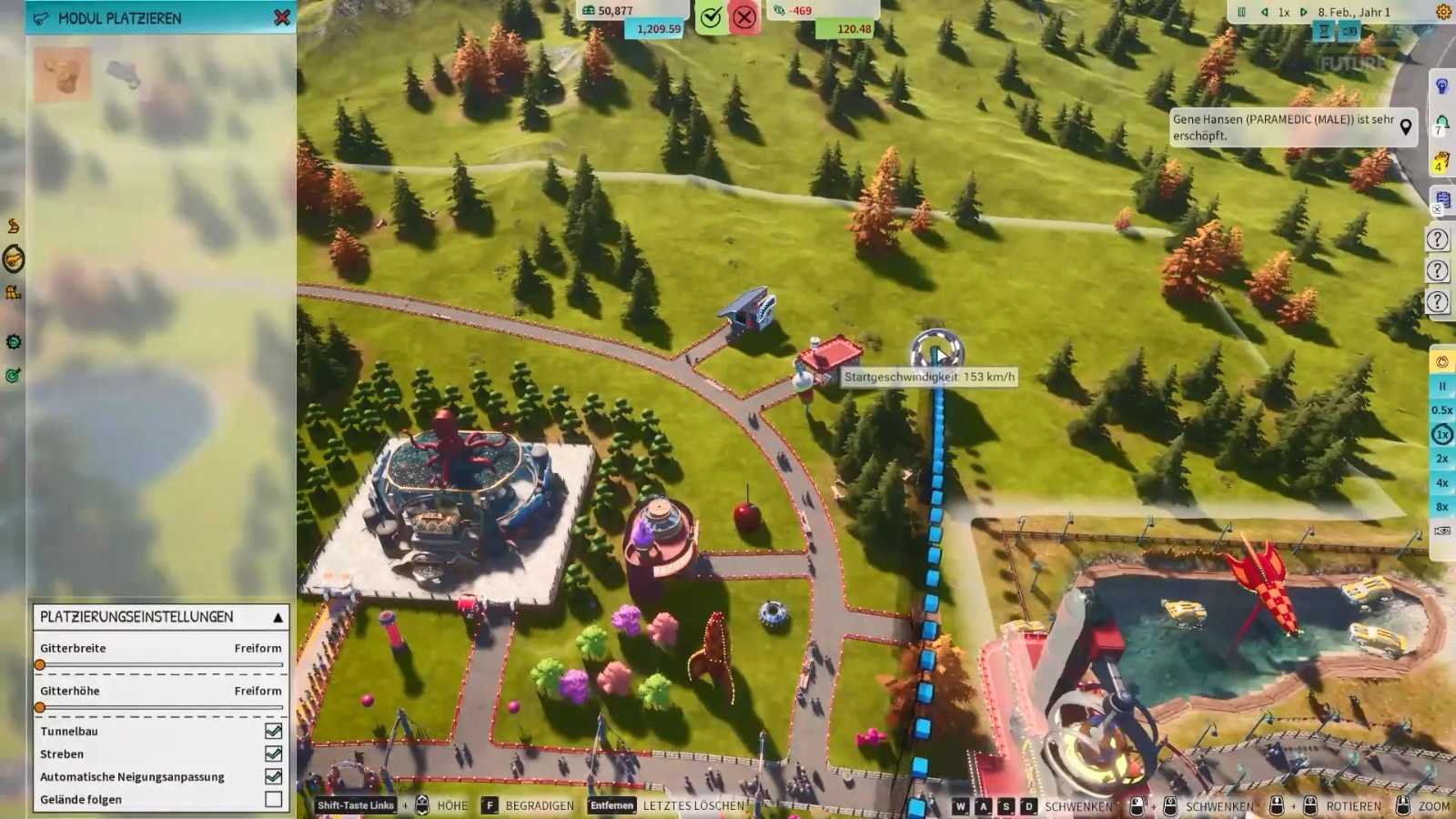This screenshot has width=1456, height=819.
Task: Toggle the Tunnelbau checkbox
Action: pyautogui.click(x=273, y=731)
